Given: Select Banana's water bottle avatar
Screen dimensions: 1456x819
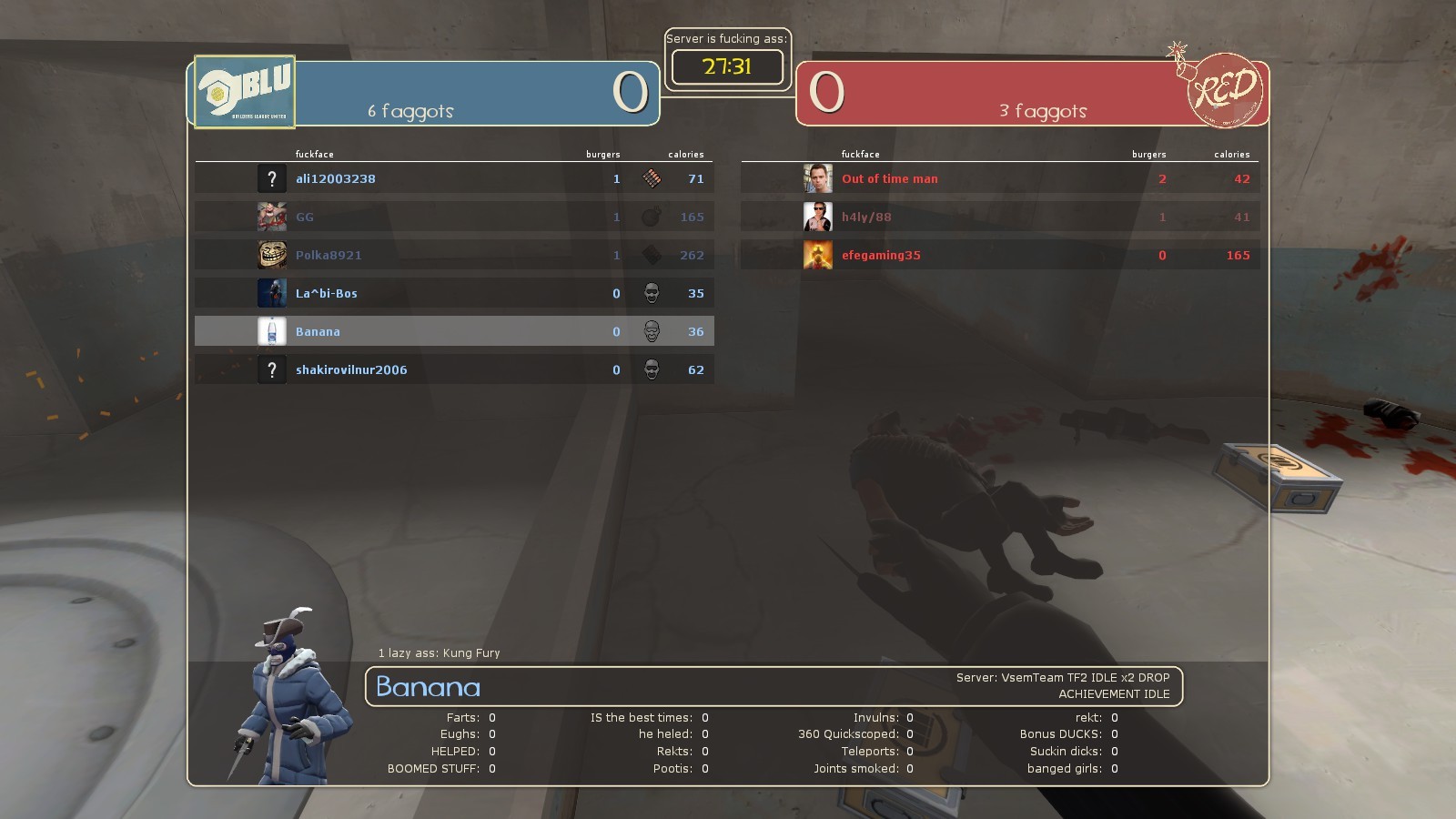Looking at the screenshot, I should click(x=272, y=331).
